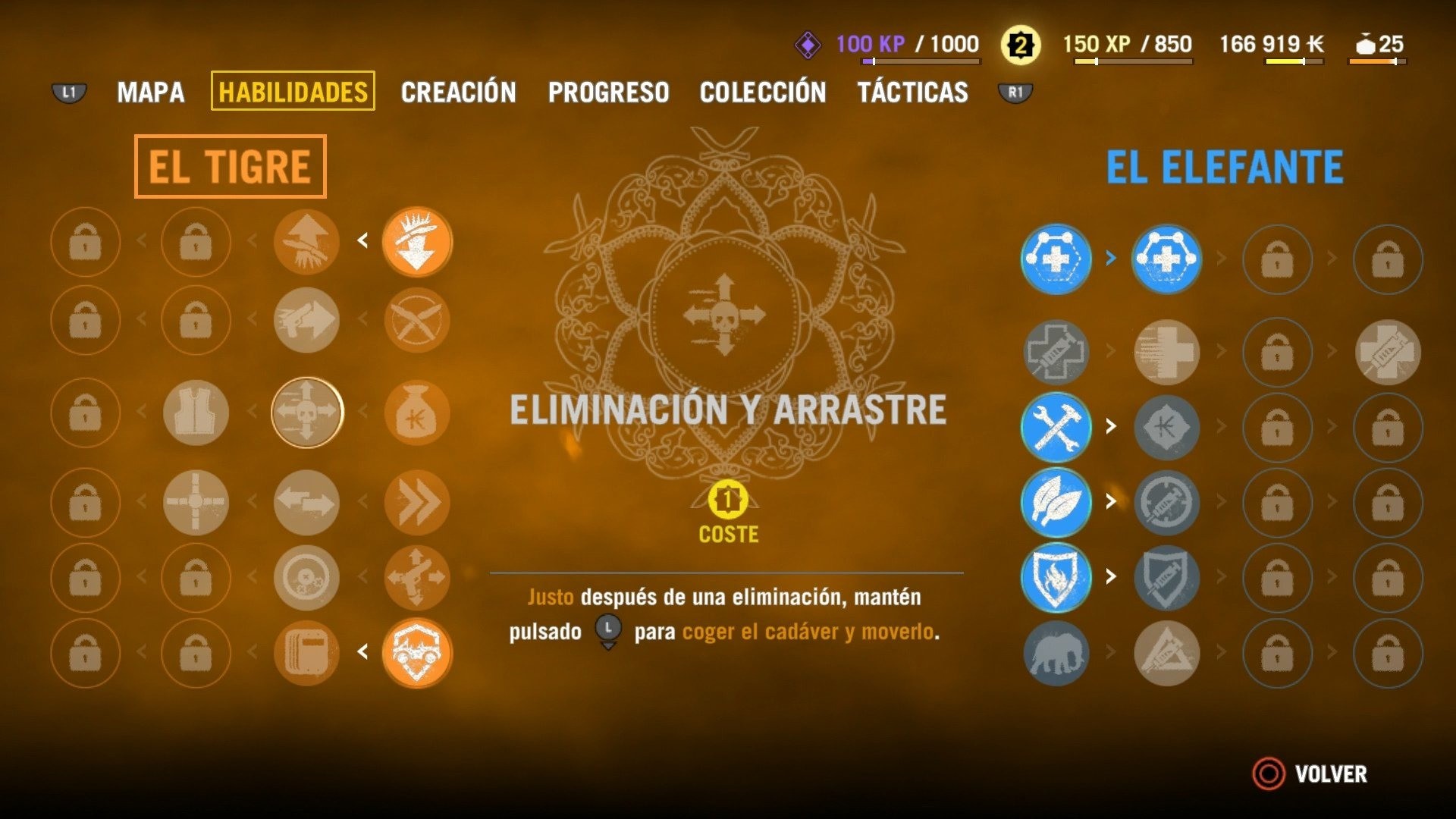Open the TÁCTICAS tab
Screen dimensions: 1456x819
912,92
